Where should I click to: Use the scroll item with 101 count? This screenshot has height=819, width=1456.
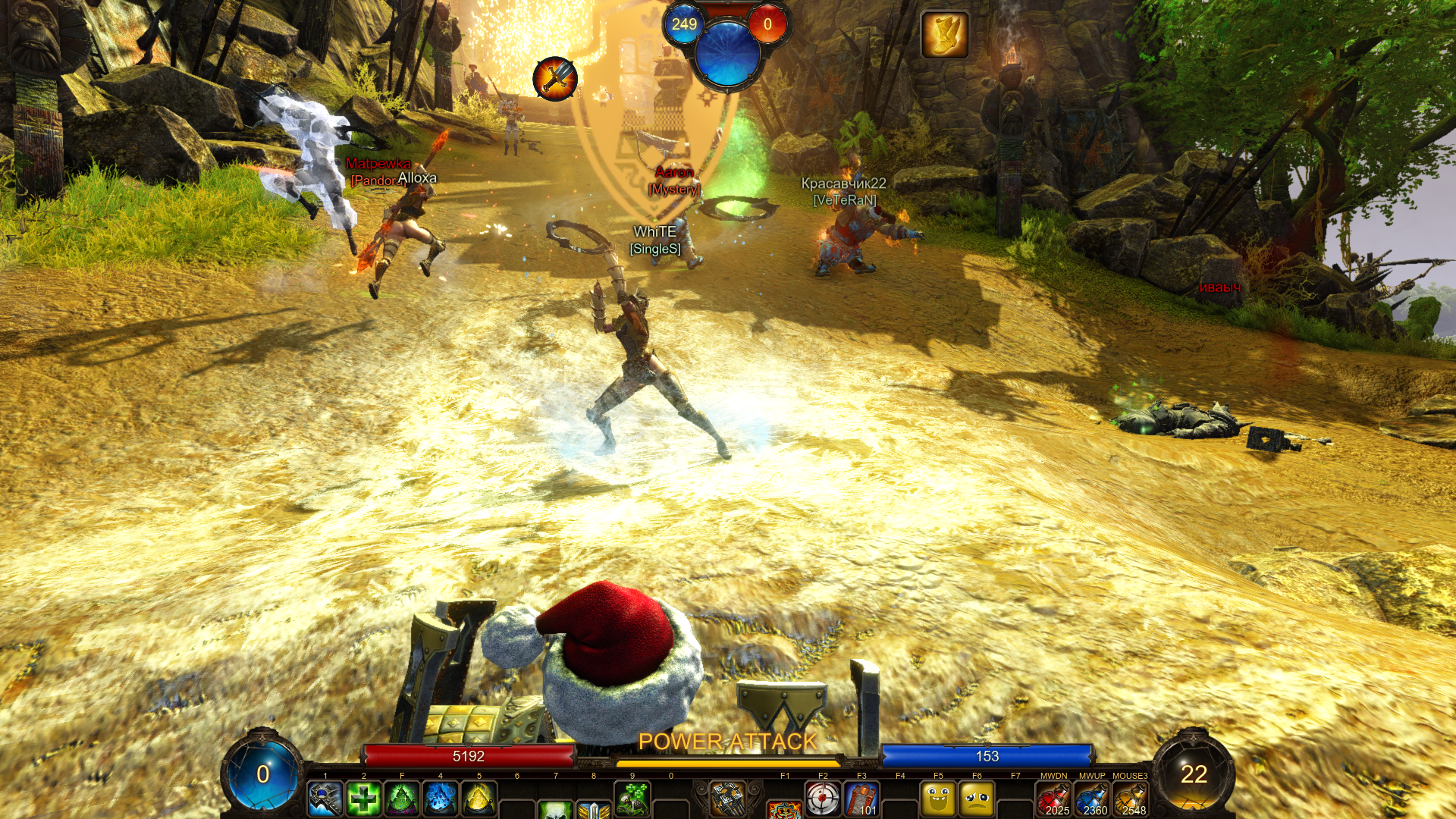861,799
